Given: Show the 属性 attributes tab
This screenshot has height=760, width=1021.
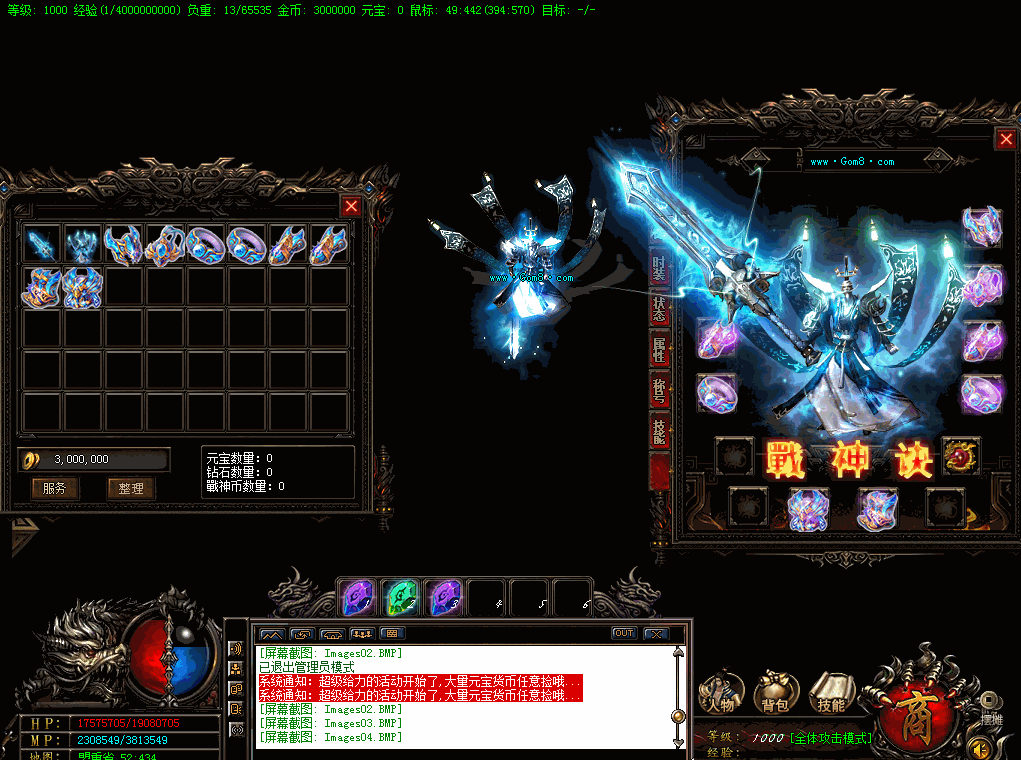Looking at the screenshot, I should [659, 350].
